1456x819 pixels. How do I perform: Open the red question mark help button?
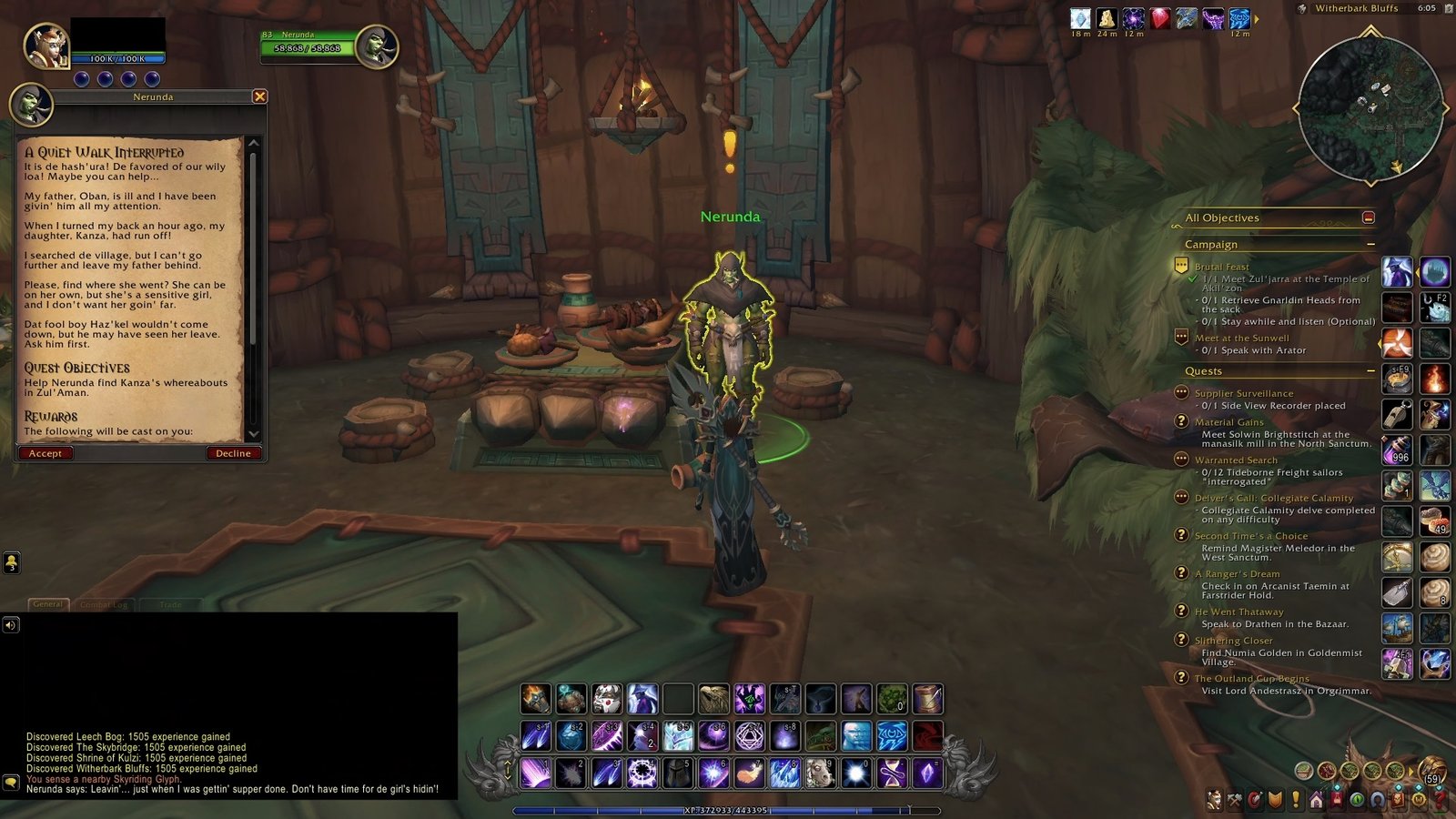[1440, 800]
